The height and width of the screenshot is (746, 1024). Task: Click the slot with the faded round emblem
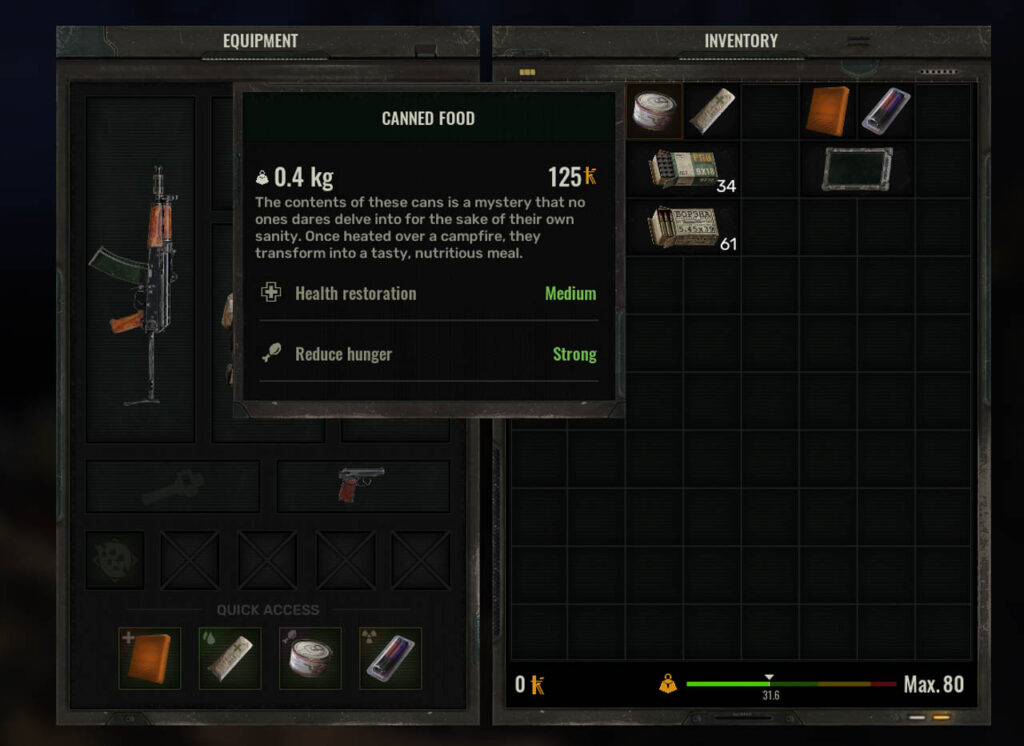coord(115,560)
